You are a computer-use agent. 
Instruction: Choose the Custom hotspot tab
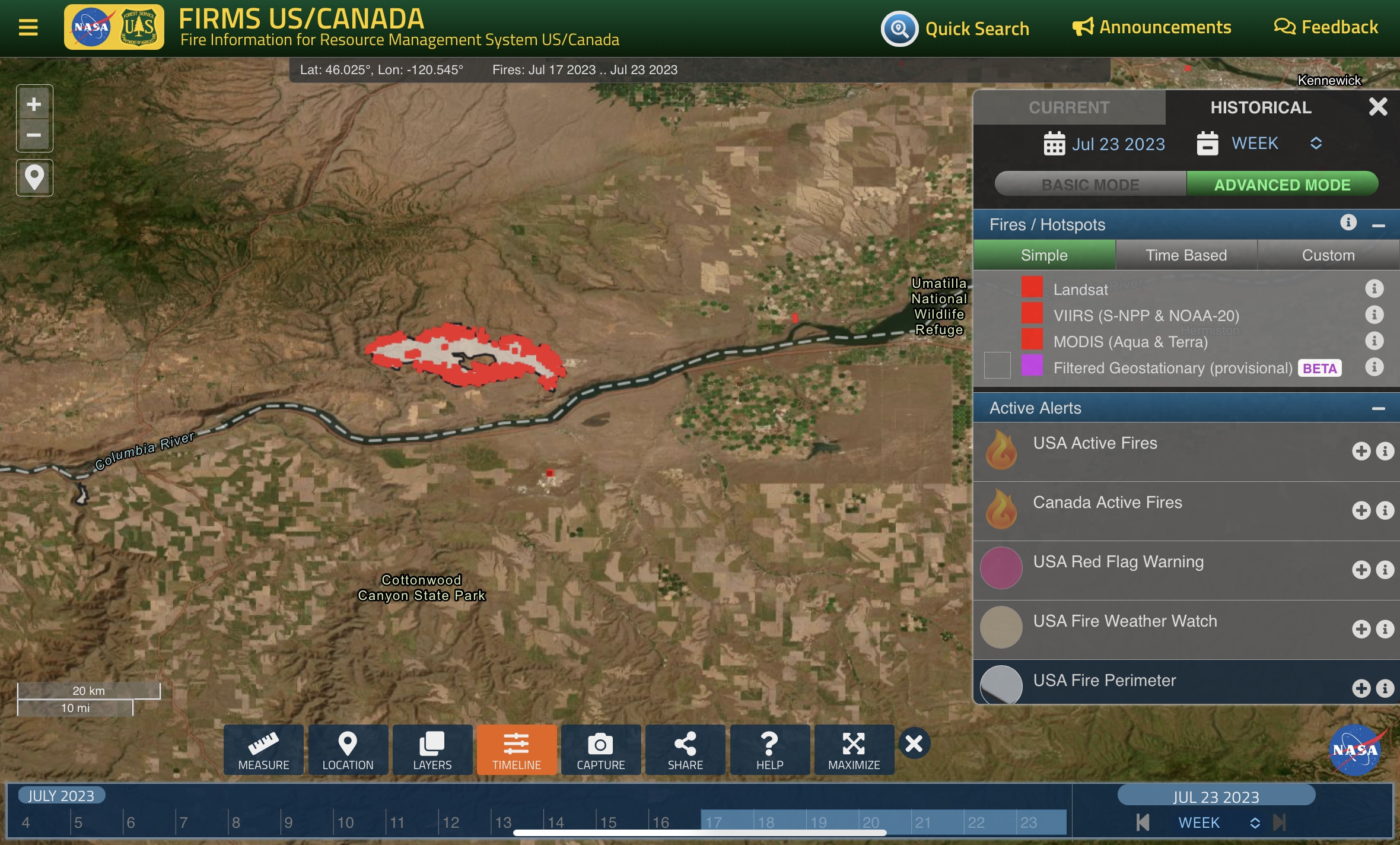coord(1328,255)
